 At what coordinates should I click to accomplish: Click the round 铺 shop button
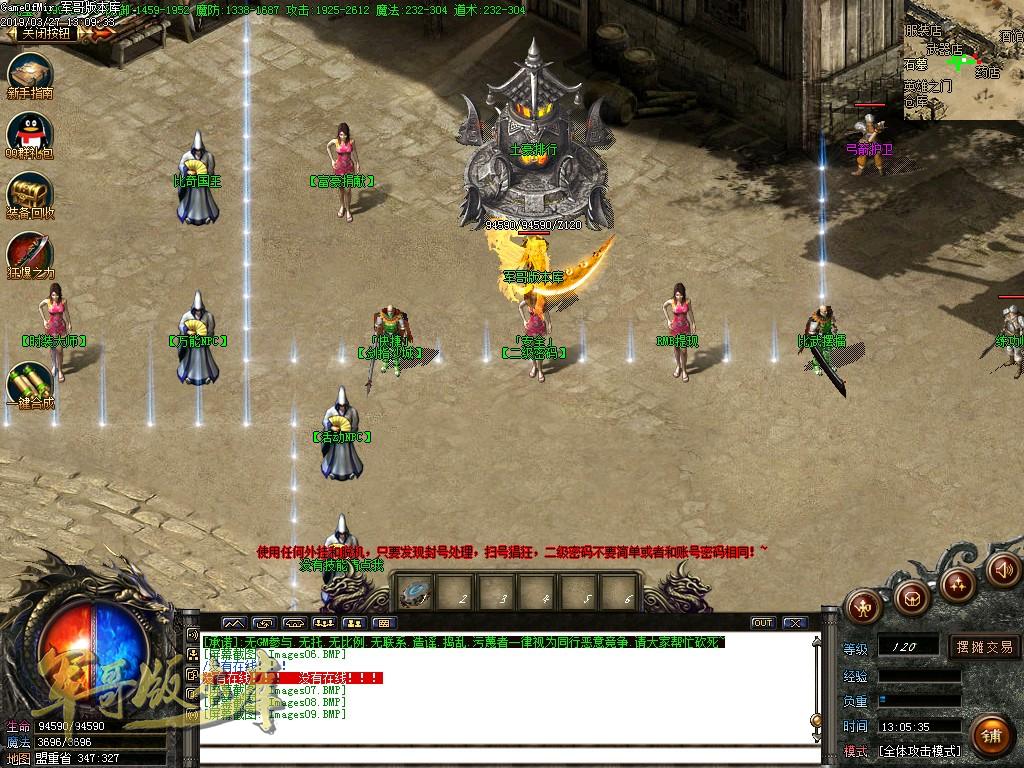(990, 736)
